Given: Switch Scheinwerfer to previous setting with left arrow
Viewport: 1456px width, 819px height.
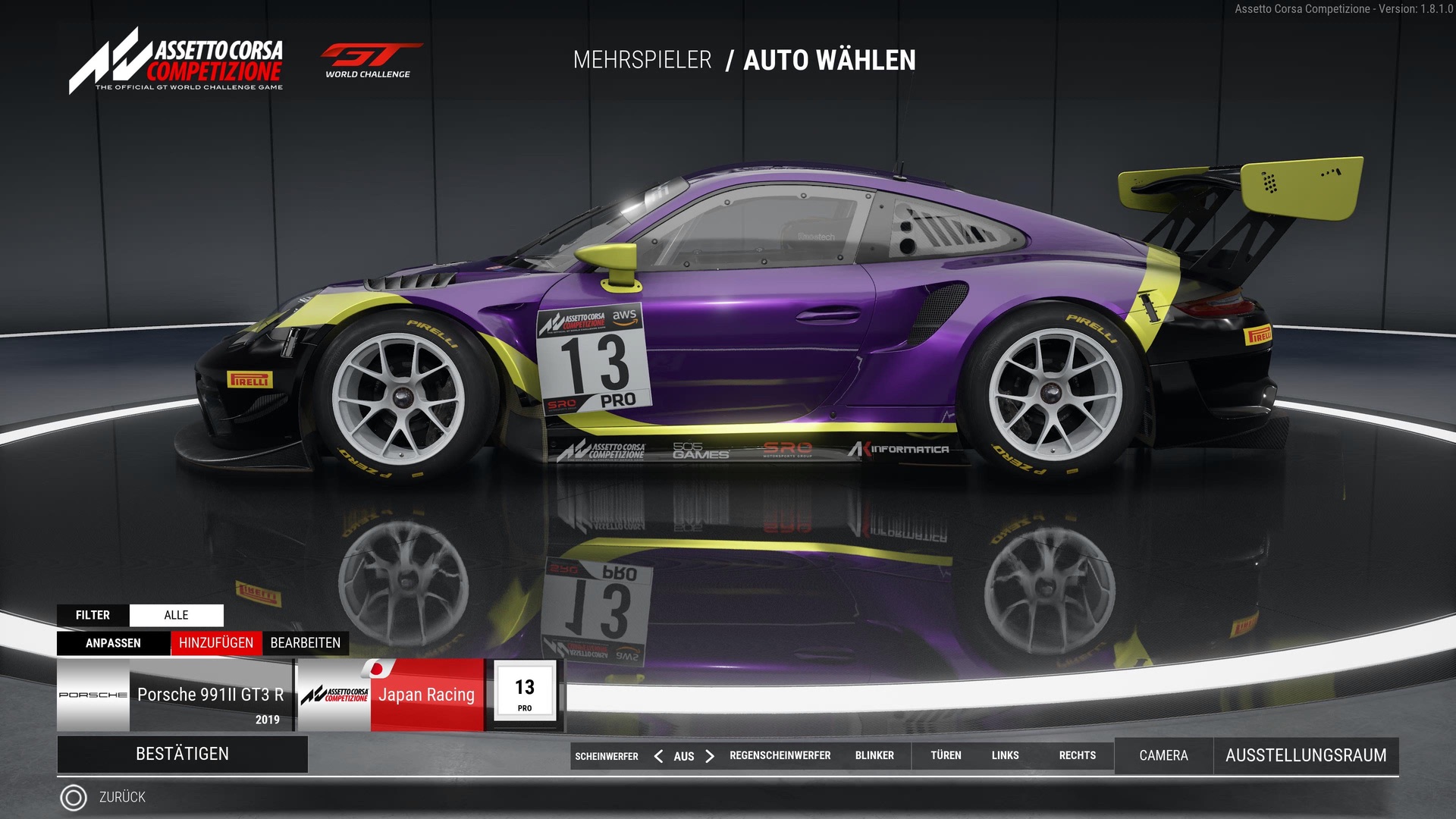Looking at the screenshot, I should [x=658, y=756].
